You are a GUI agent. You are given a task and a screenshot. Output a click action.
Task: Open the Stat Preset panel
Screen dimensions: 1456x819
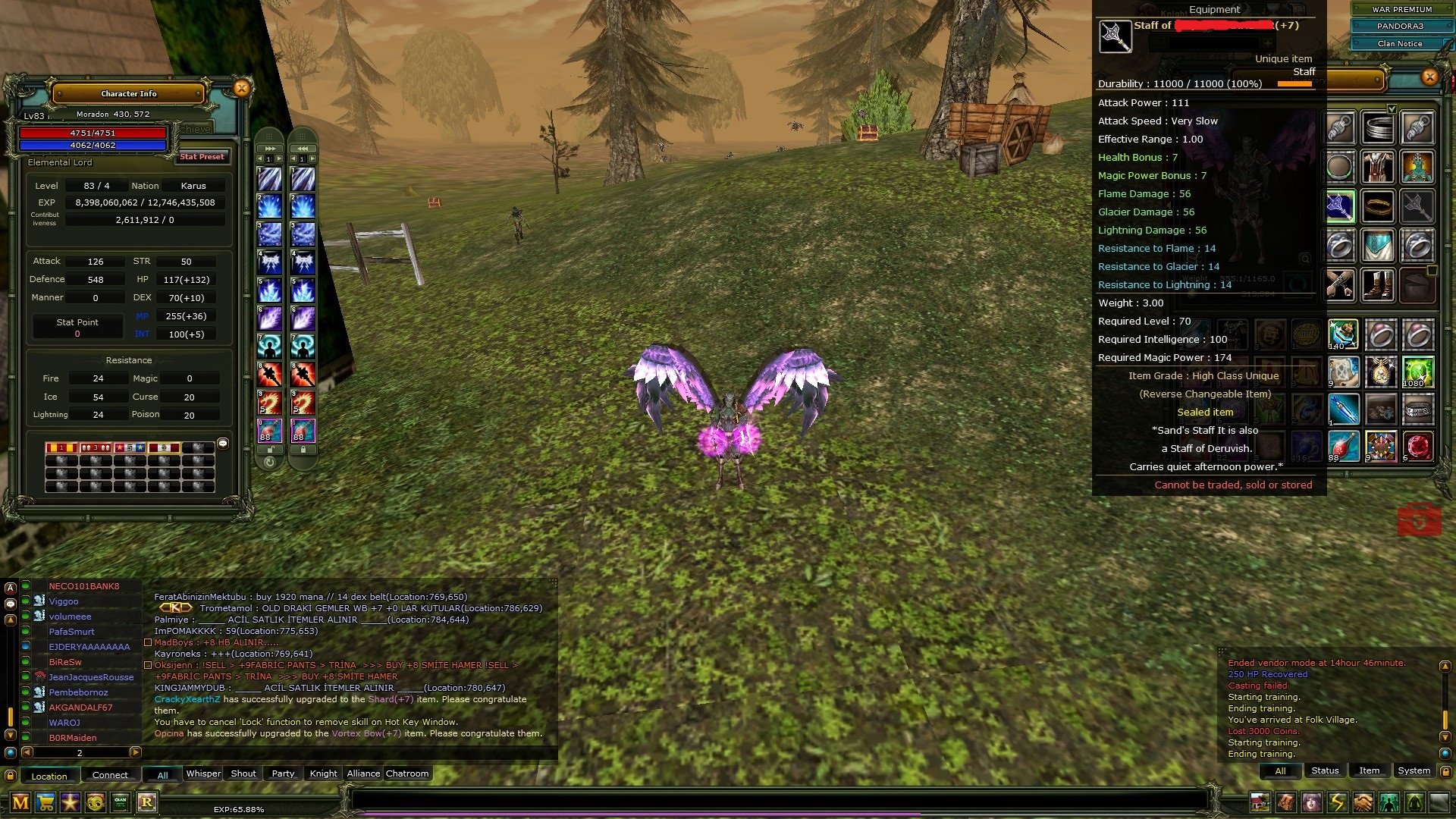(202, 157)
